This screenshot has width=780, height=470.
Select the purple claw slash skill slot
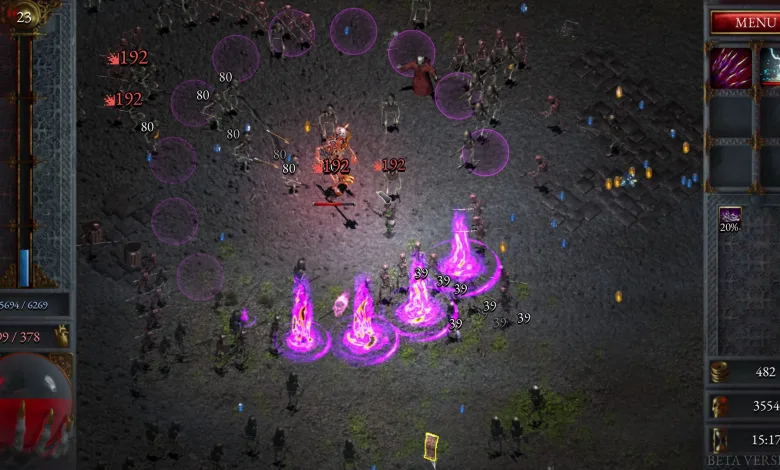pyautogui.click(x=730, y=67)
